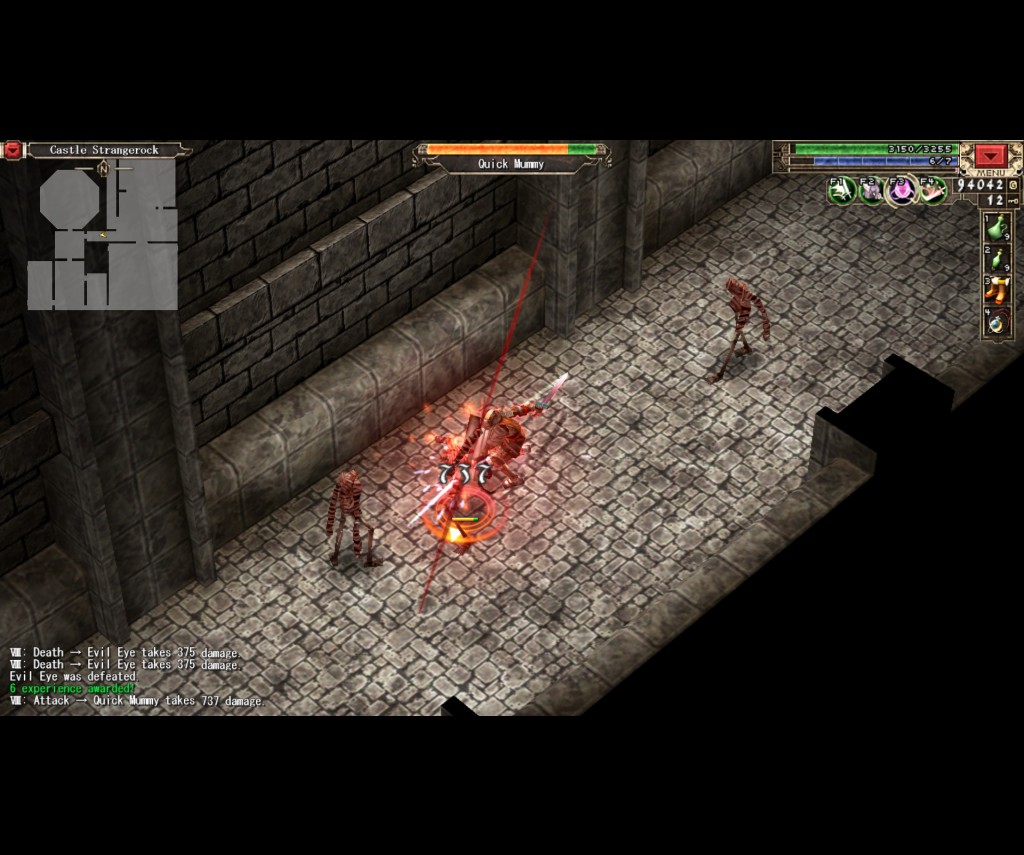
Task: Activate the F1 green slash skill
Action: click(841, 189)
